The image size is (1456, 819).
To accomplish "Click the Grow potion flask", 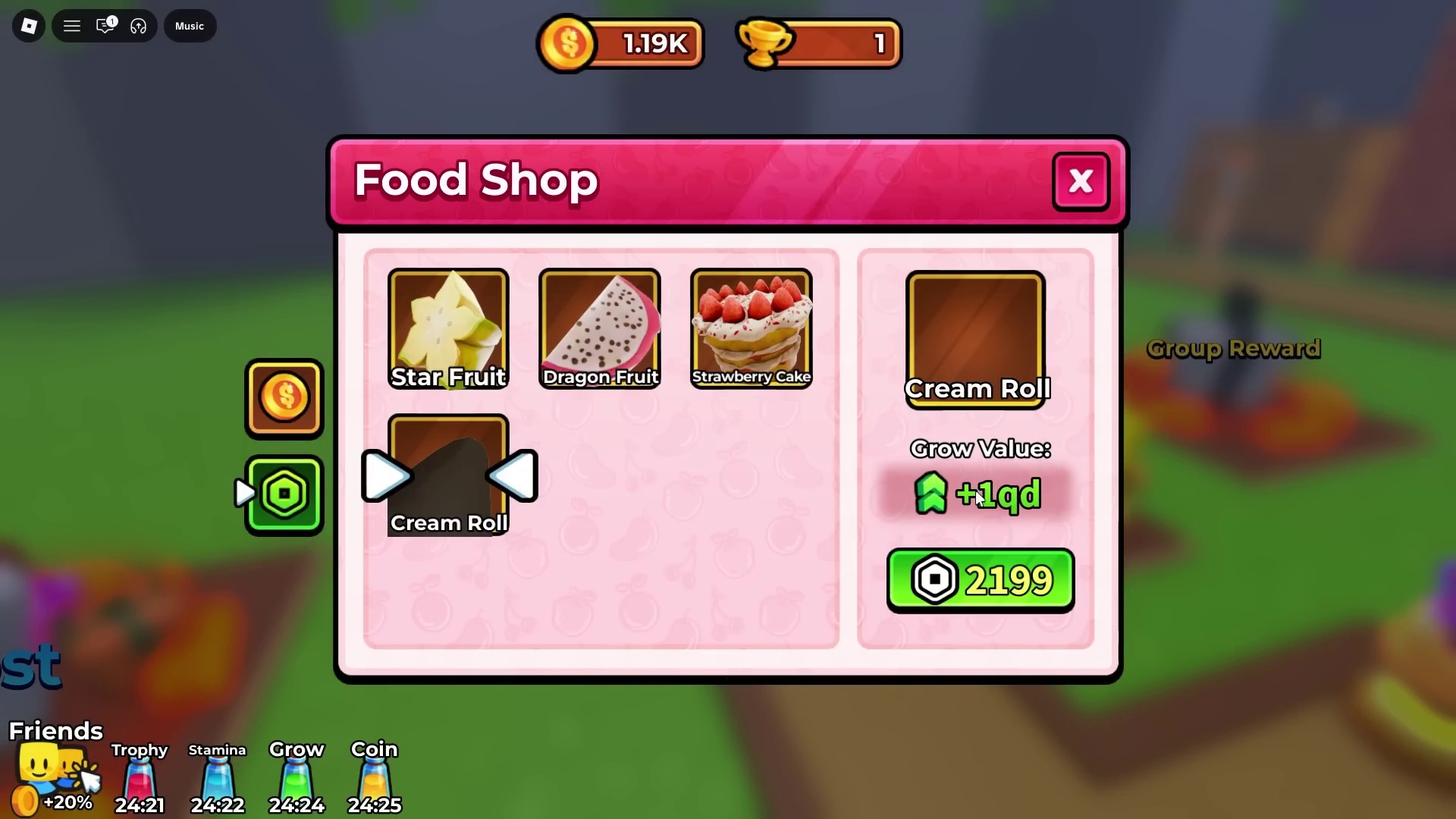I will click(x=297, y=777).
